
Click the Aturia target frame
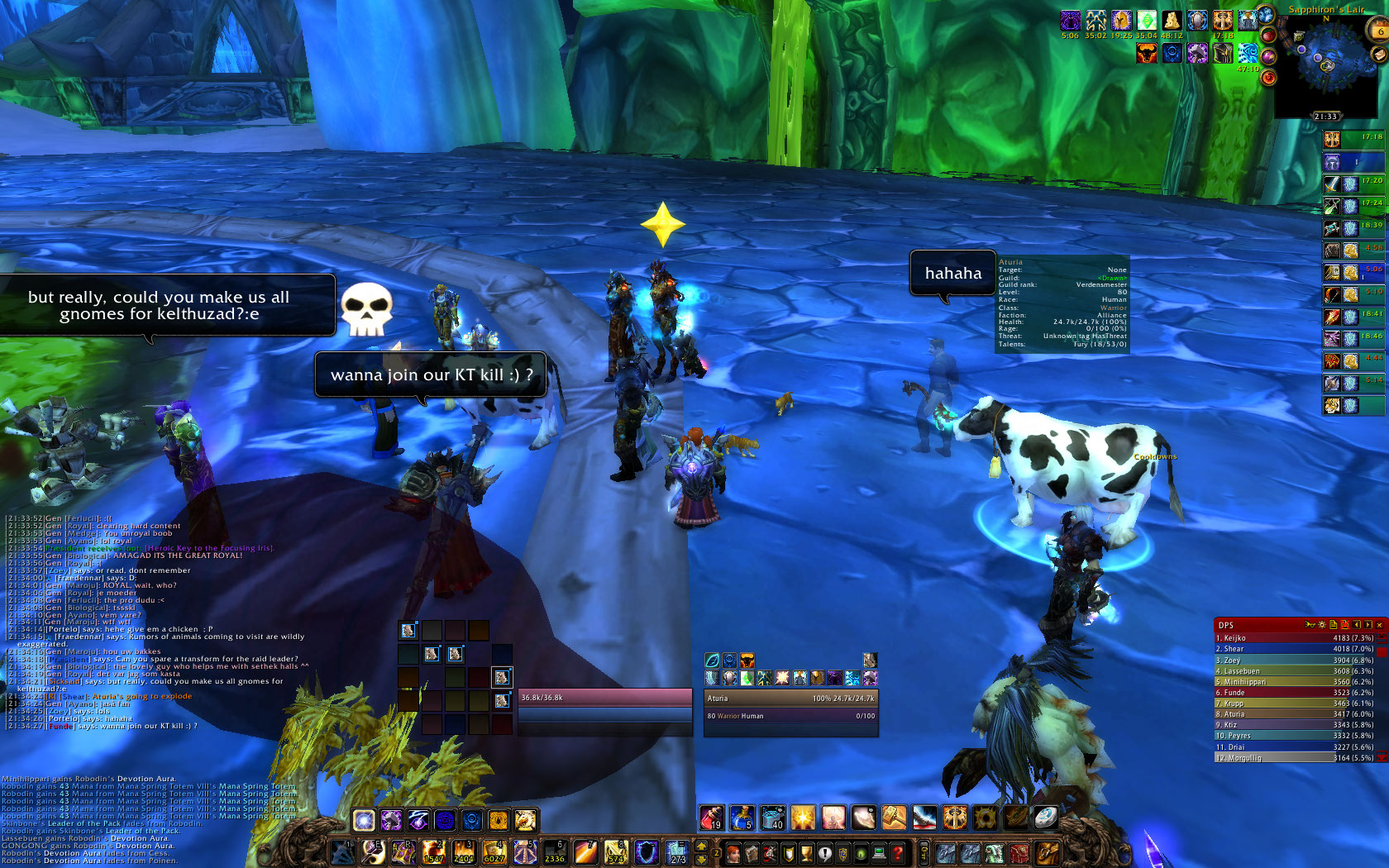point(790,707)
